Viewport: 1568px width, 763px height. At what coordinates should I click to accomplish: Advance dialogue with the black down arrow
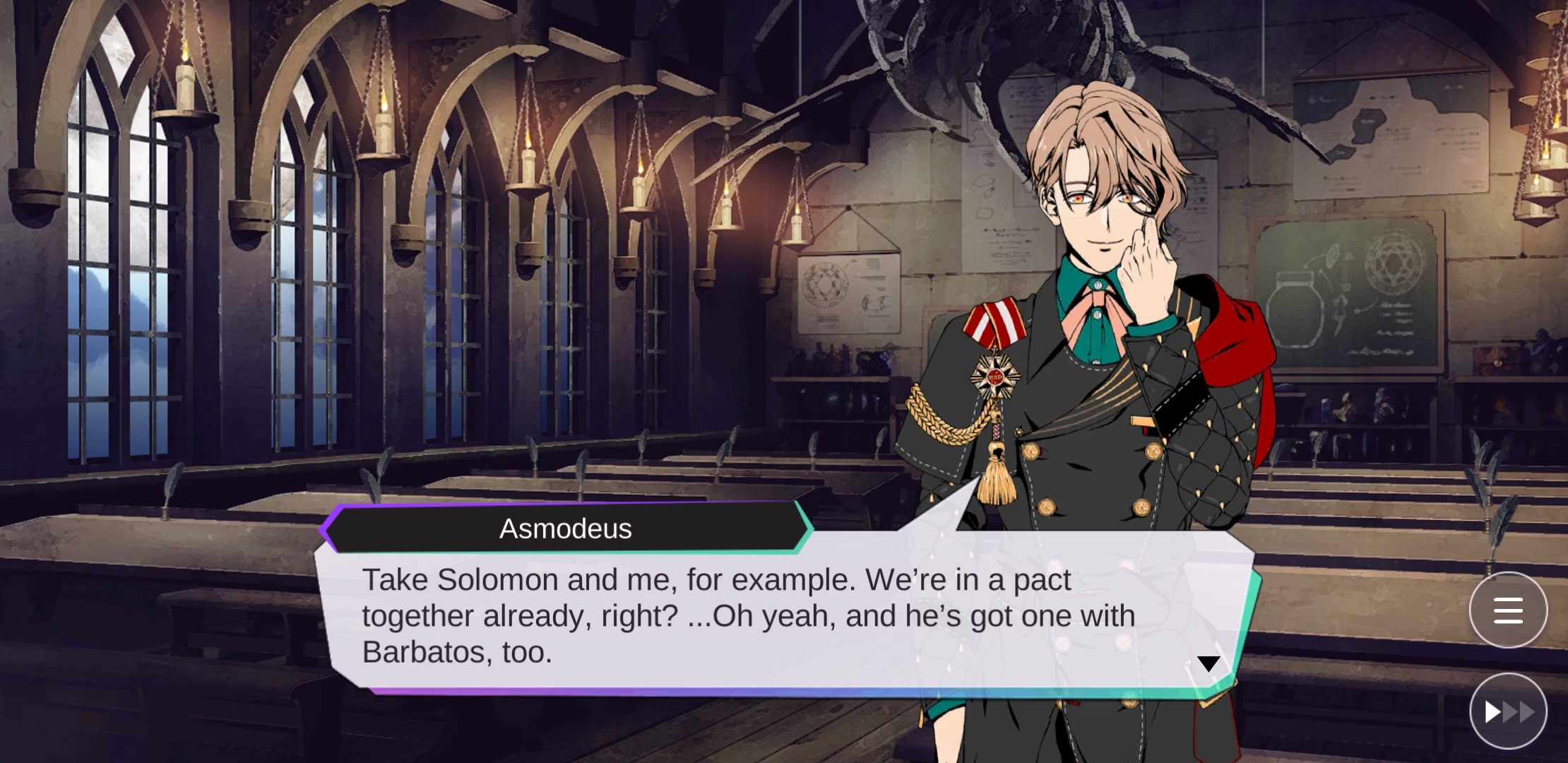pos(1208,664)
